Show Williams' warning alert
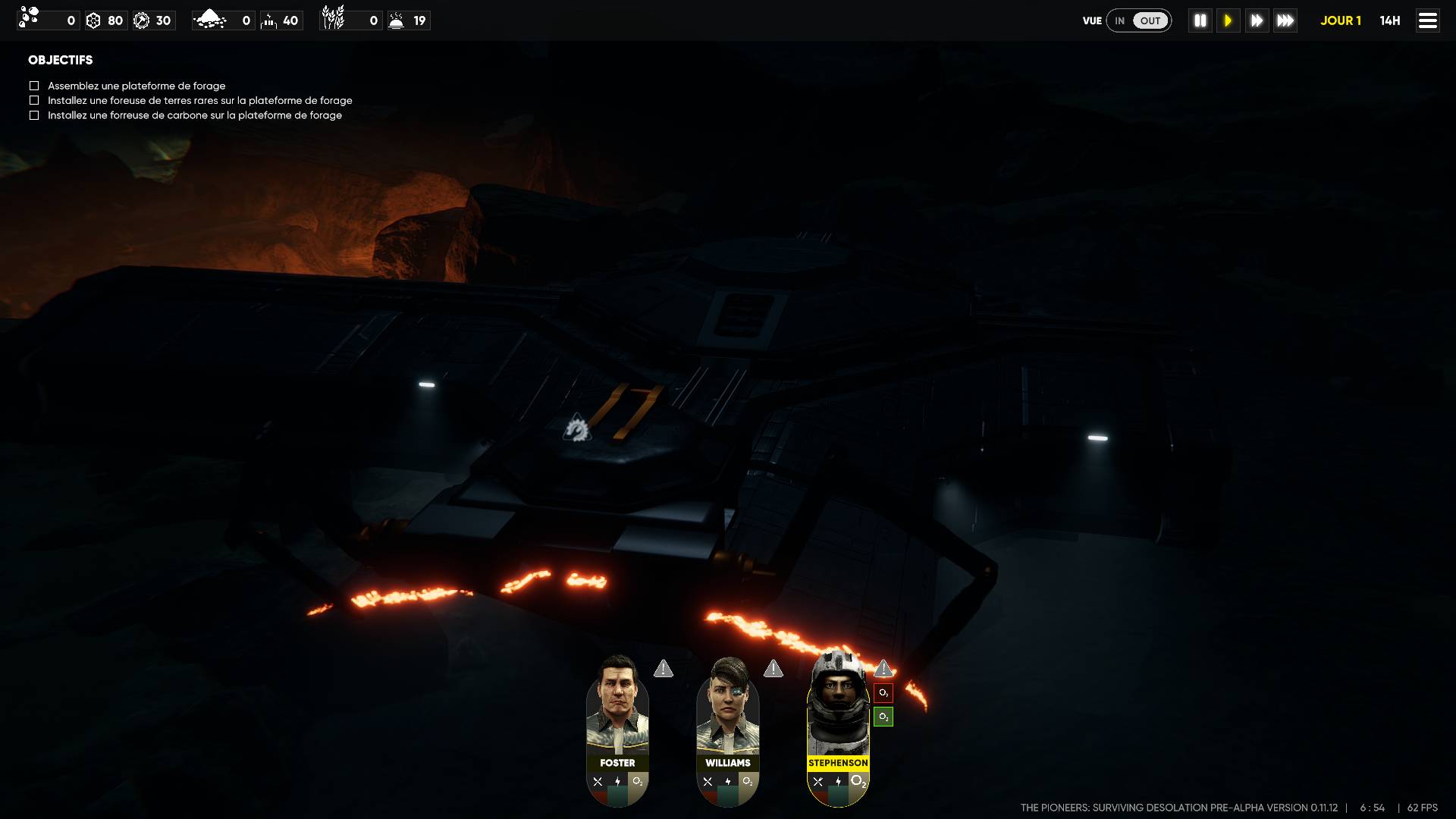The height and width of the screenshot is (819, 1456). (x=773, y=669)
